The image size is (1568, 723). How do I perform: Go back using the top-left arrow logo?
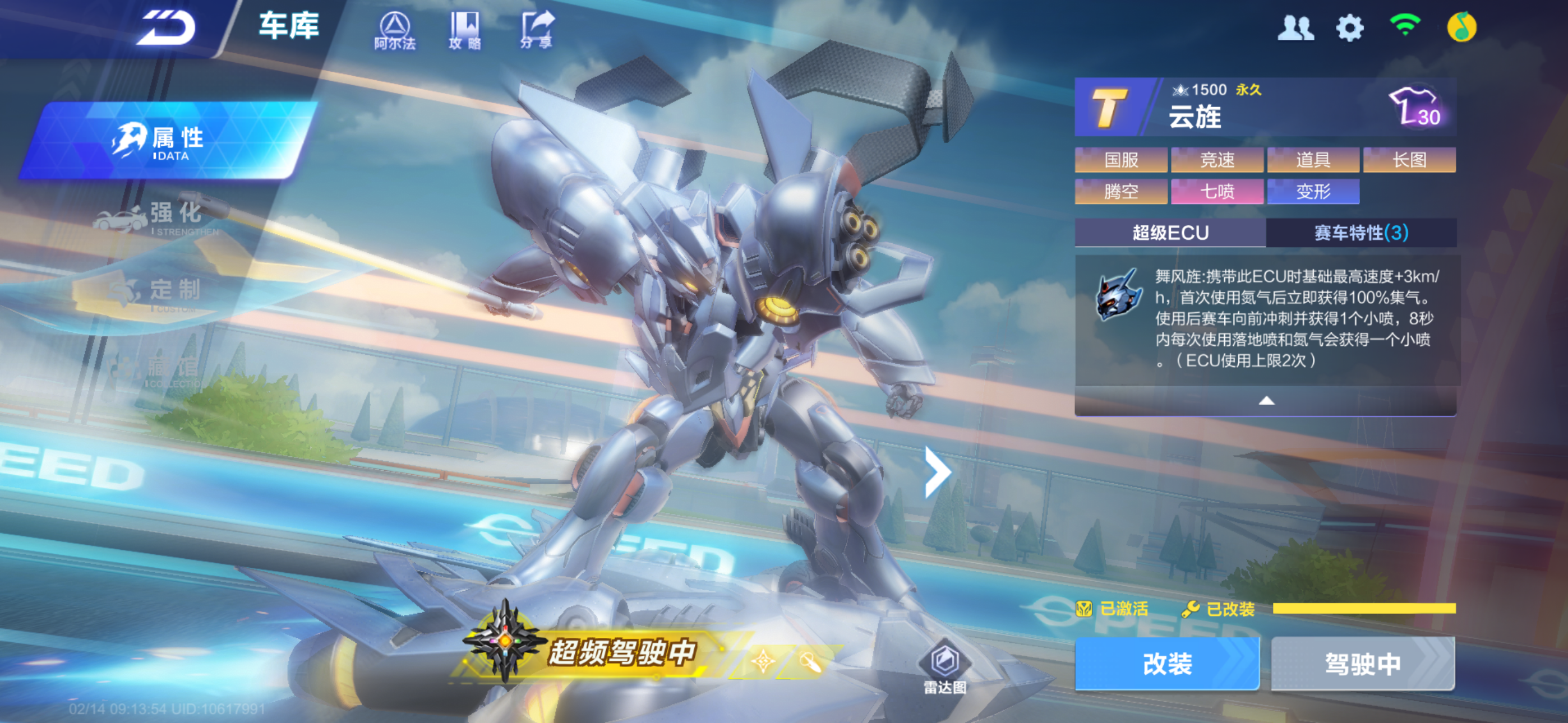(166, 28)
